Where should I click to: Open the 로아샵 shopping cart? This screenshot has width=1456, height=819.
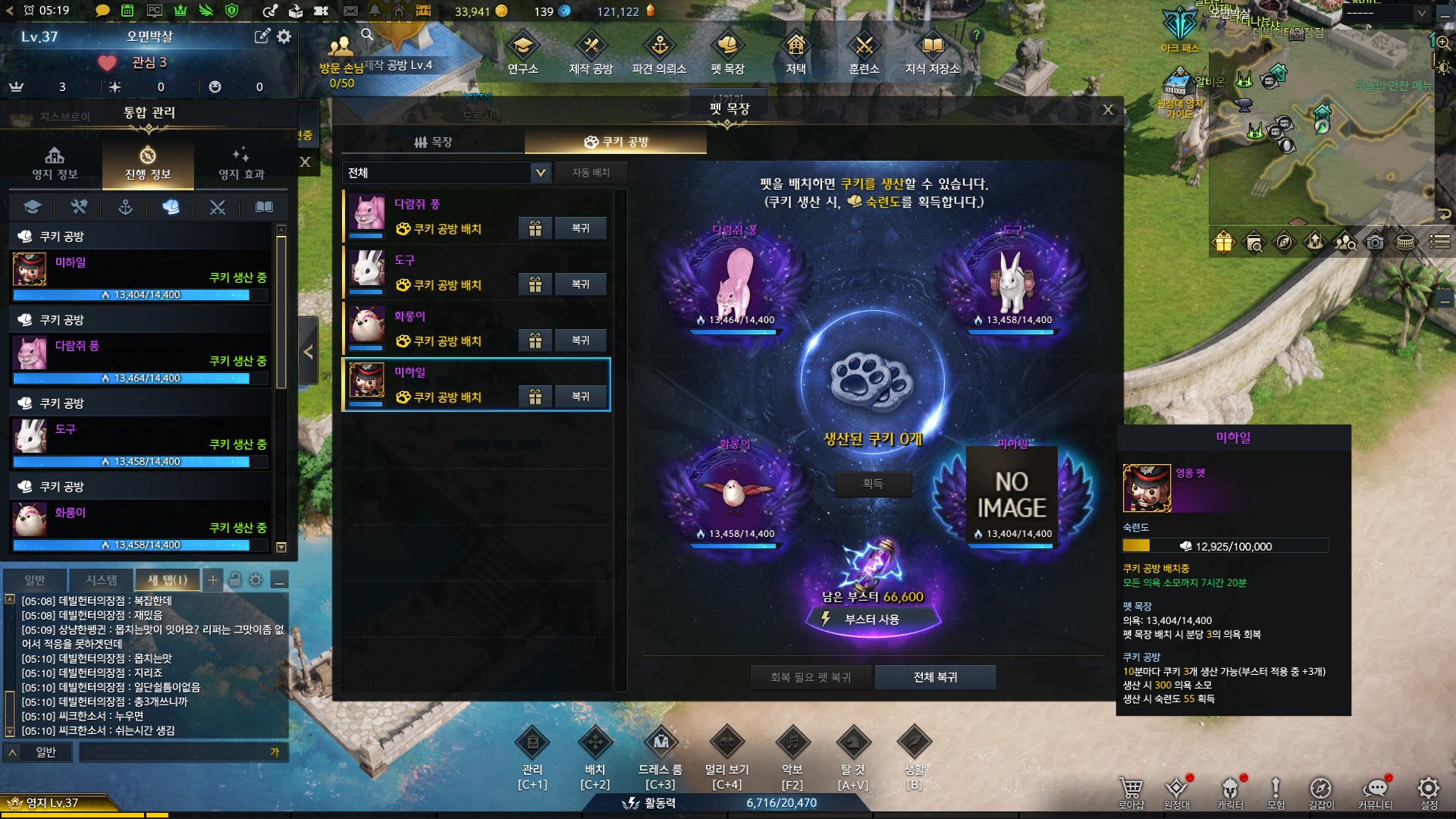1131,792
